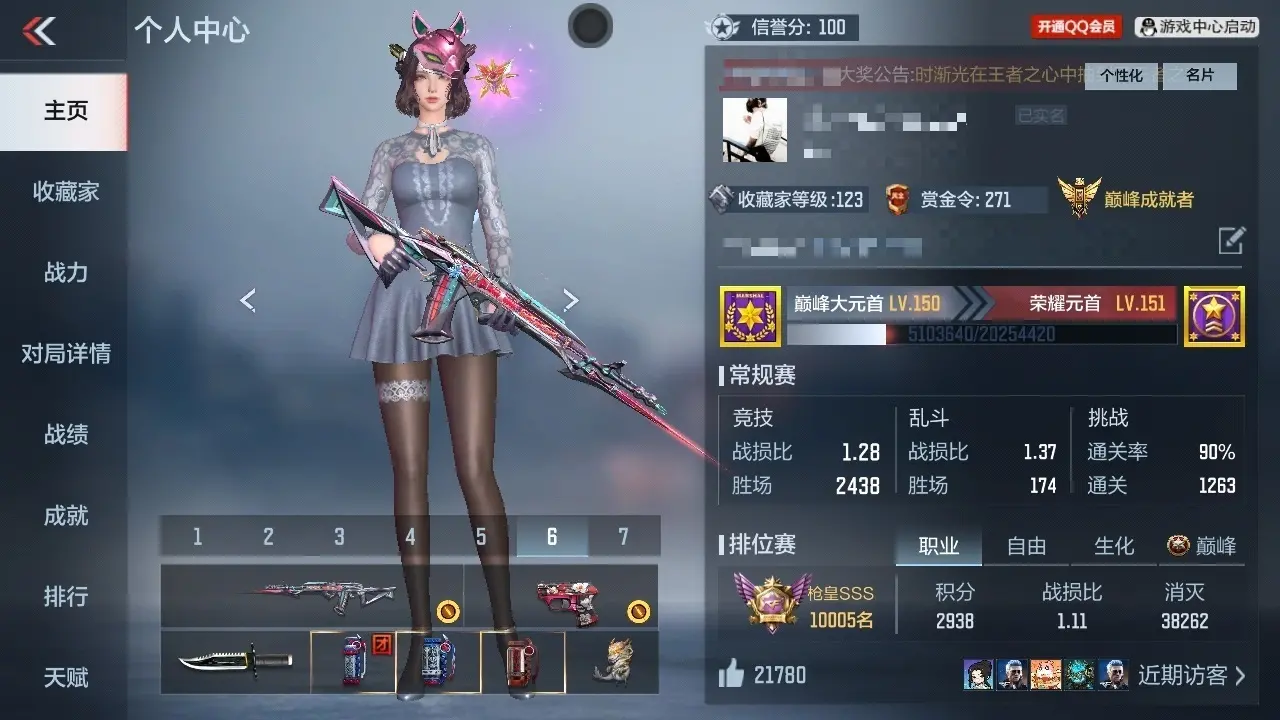Open the 个性化 personalization button
The height and width of the screenshot is (720, 1280).
pyautogui.click(x=1121, y=76)
